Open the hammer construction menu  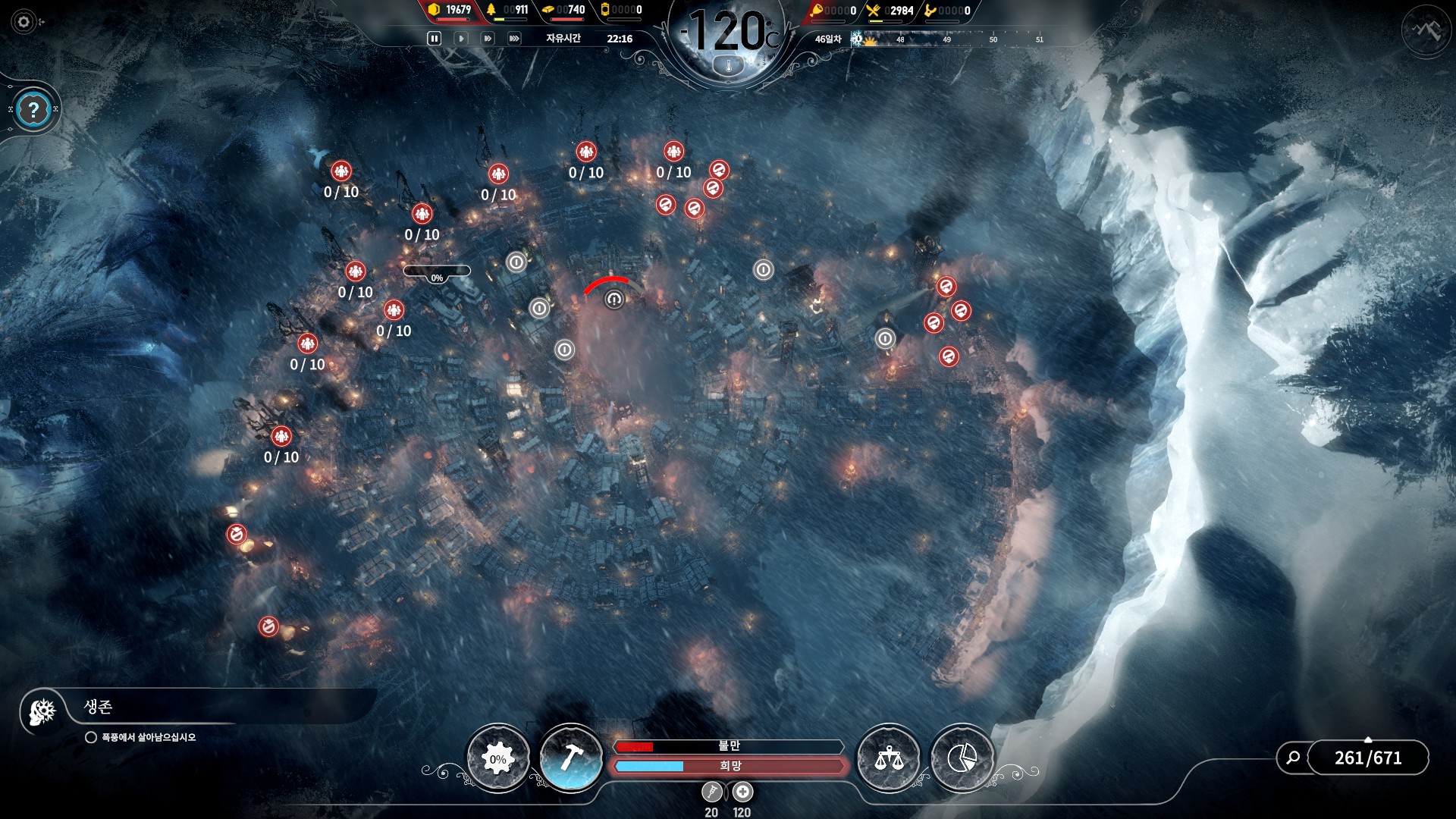coord(570,758)
